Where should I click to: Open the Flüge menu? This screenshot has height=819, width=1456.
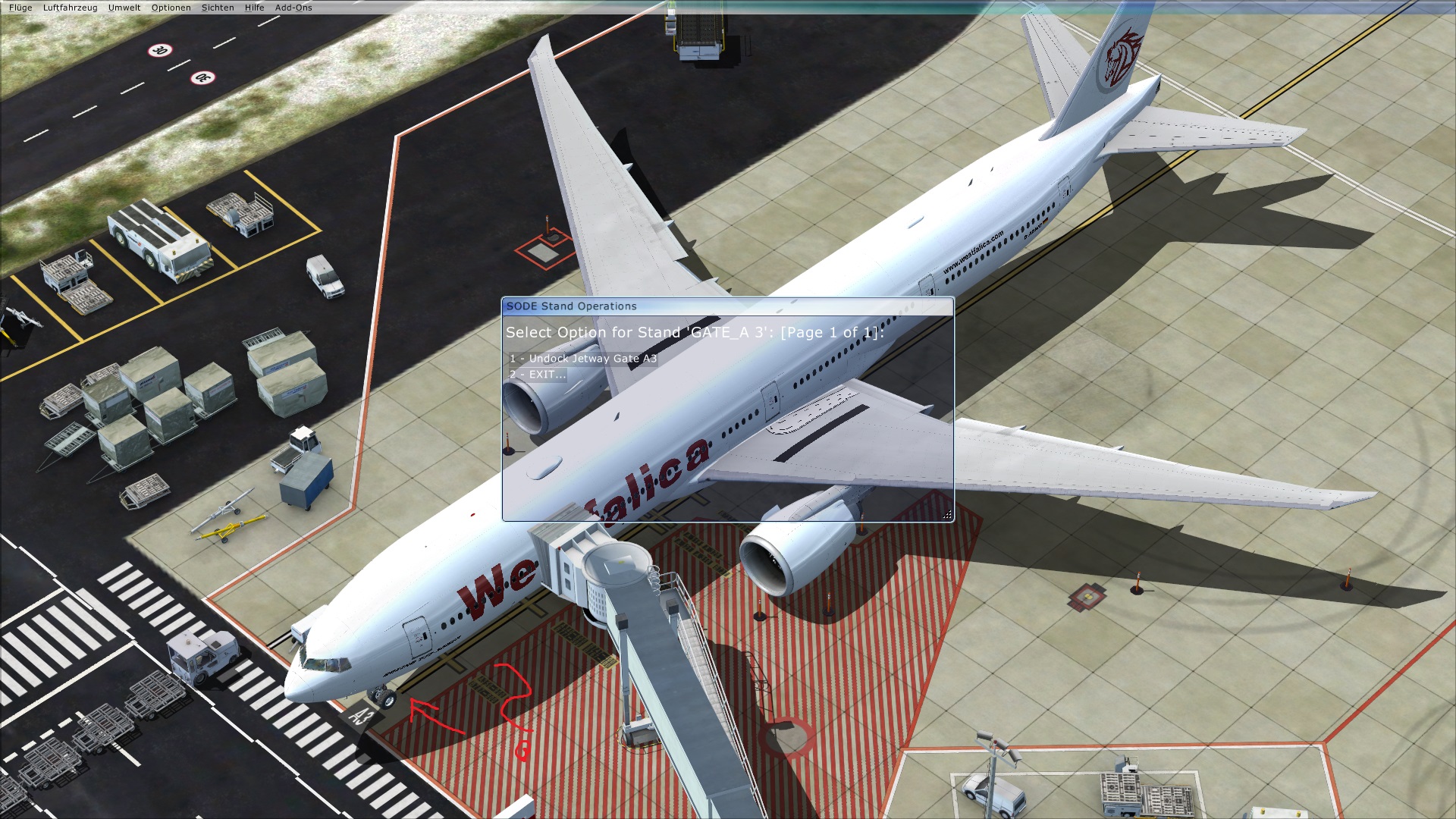[20, 8]
